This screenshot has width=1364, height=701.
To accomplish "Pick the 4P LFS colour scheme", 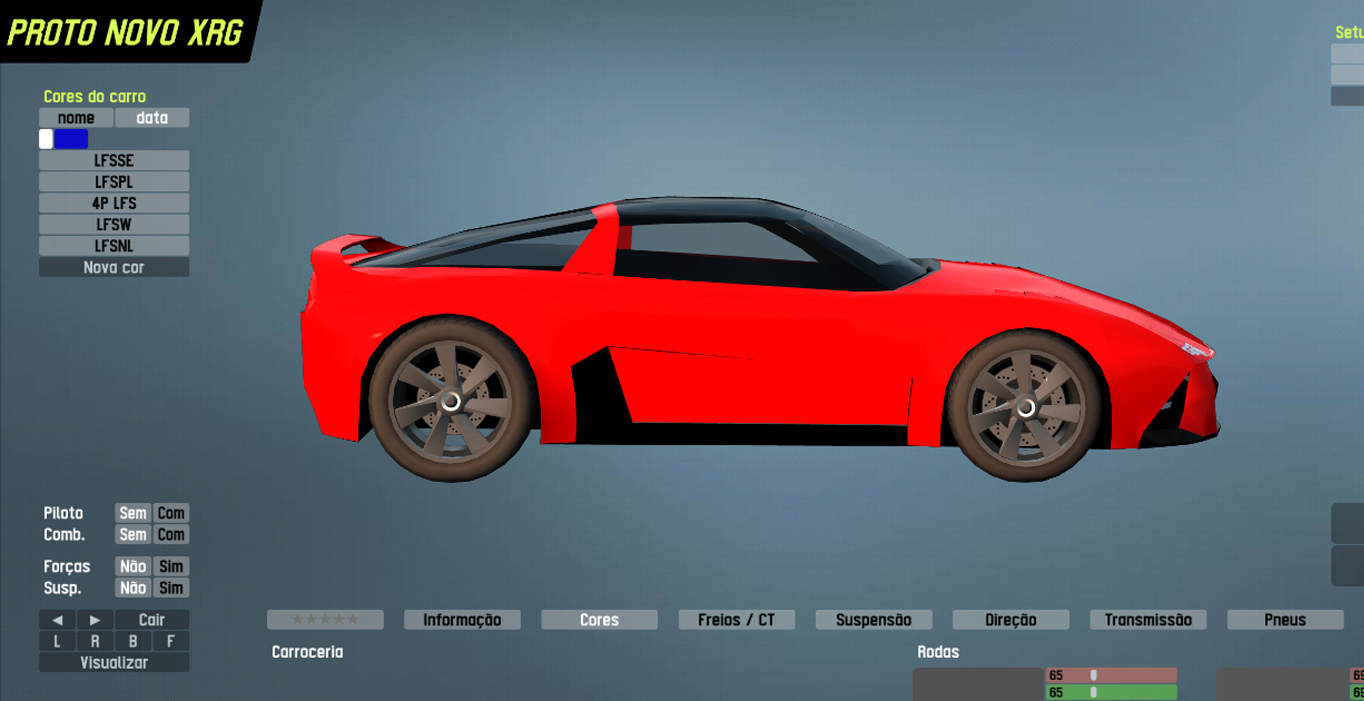I will pyautogui.click(x=114, y=203).
